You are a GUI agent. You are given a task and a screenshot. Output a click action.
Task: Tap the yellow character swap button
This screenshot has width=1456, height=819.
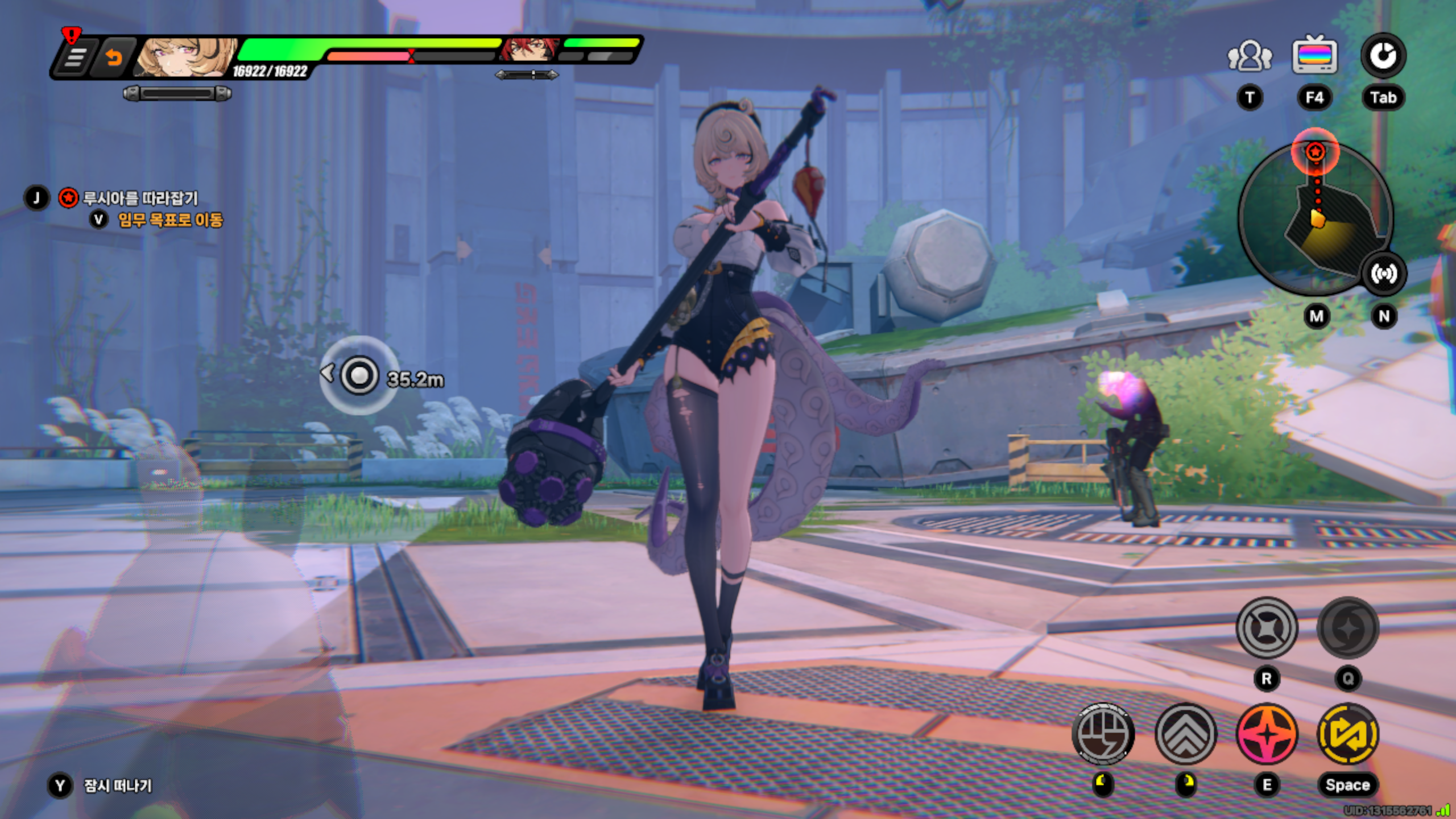tap(1347, 734)
